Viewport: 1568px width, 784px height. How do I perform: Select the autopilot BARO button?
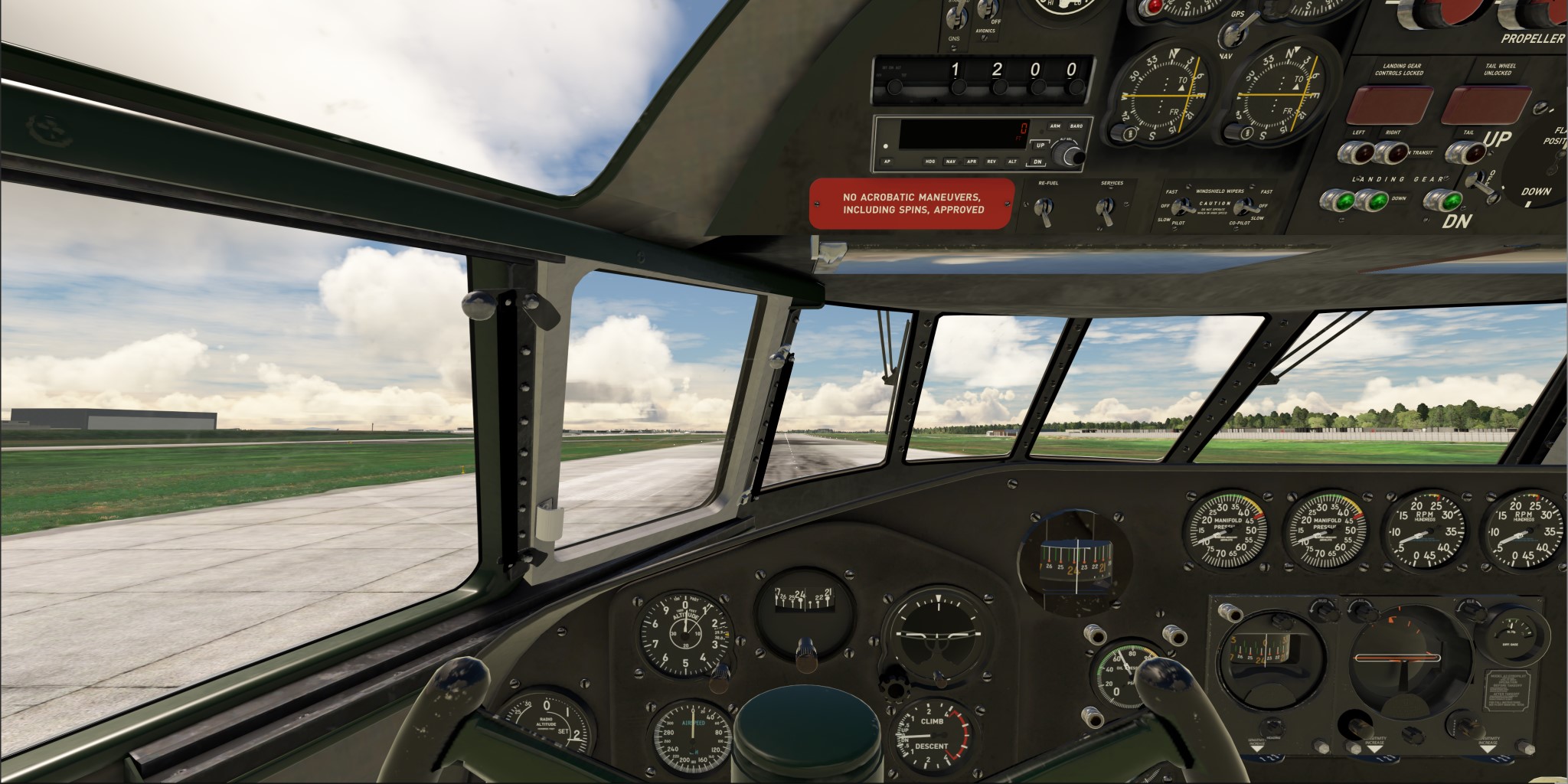click(x=1076, y=126)
